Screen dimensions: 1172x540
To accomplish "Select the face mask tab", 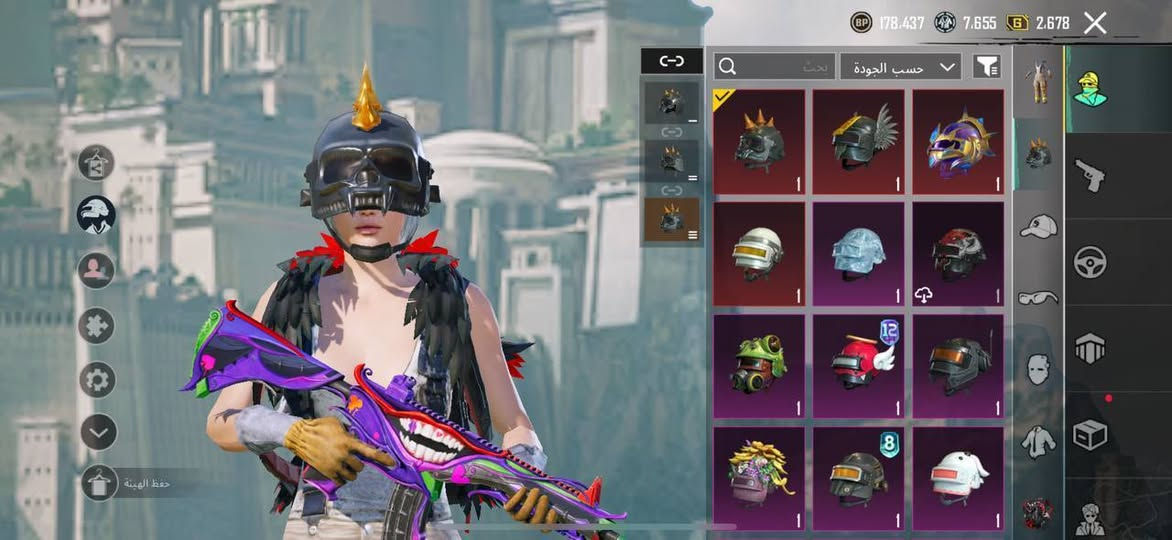I will click(x=1038, y=368).
